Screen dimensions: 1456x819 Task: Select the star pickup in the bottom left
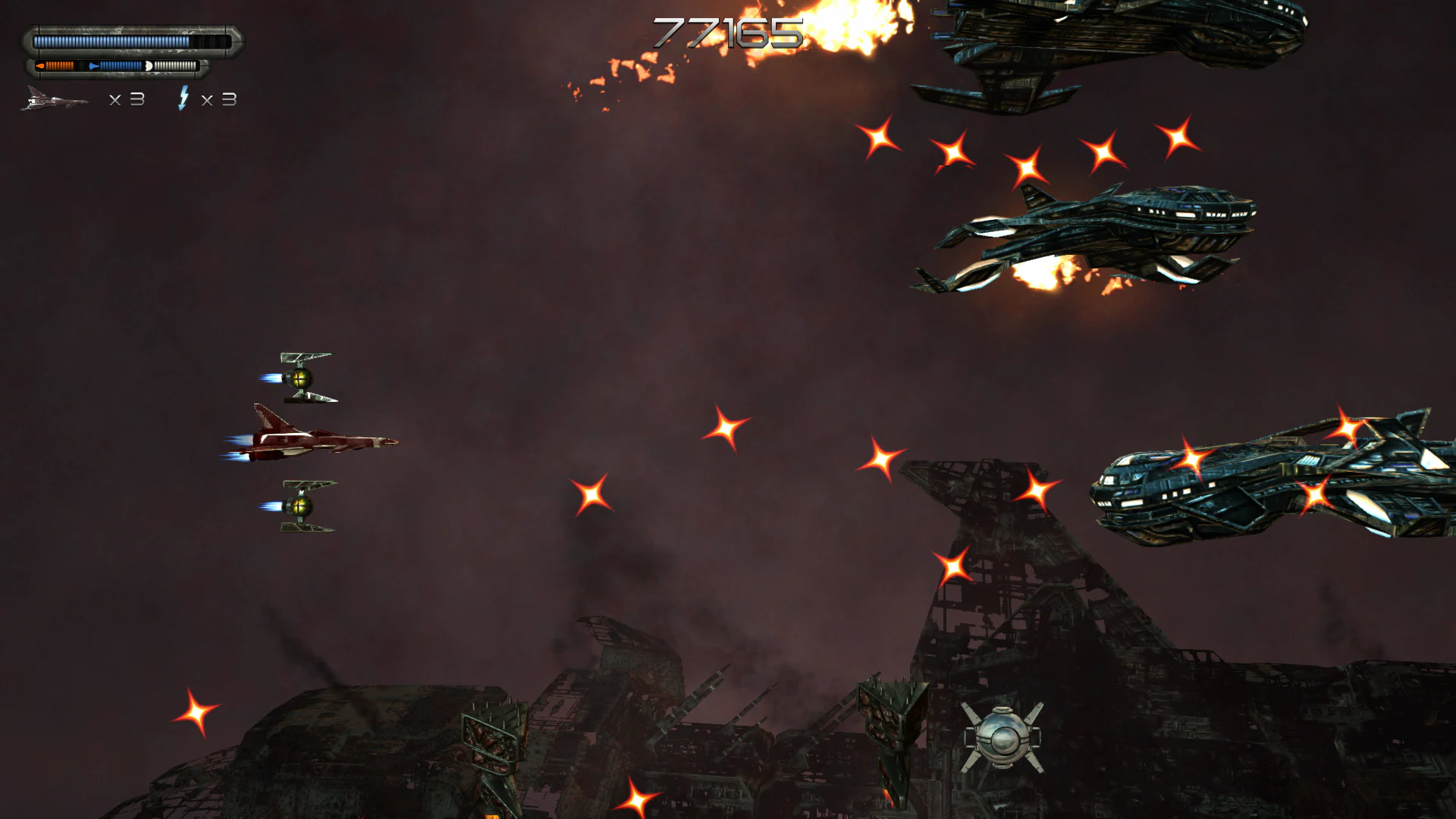tap(196, 714)
